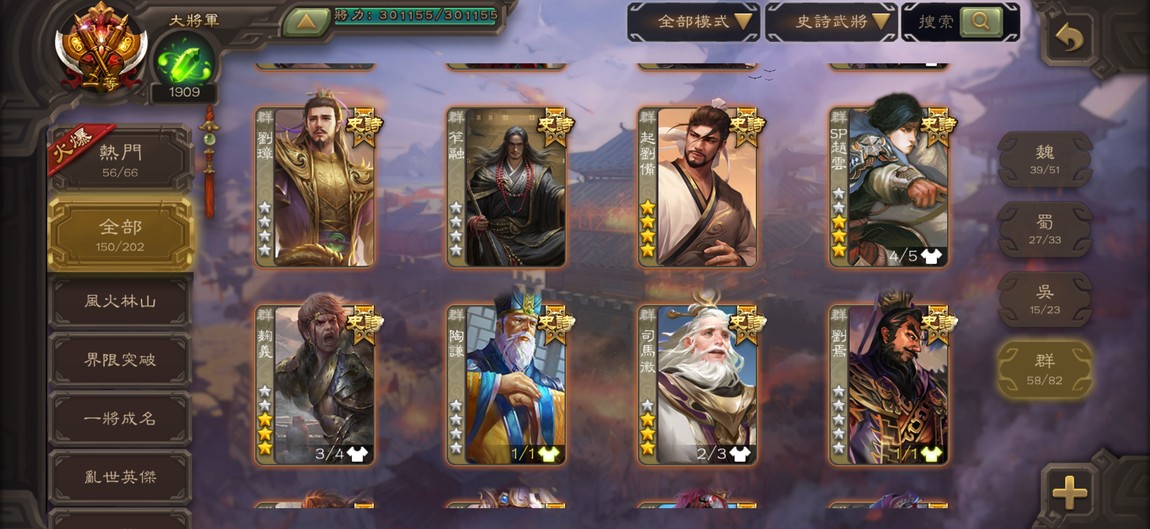Filter generals by 吳 faction
Viewport: 1150px width, 529px height.
(x=1044, y=298)
